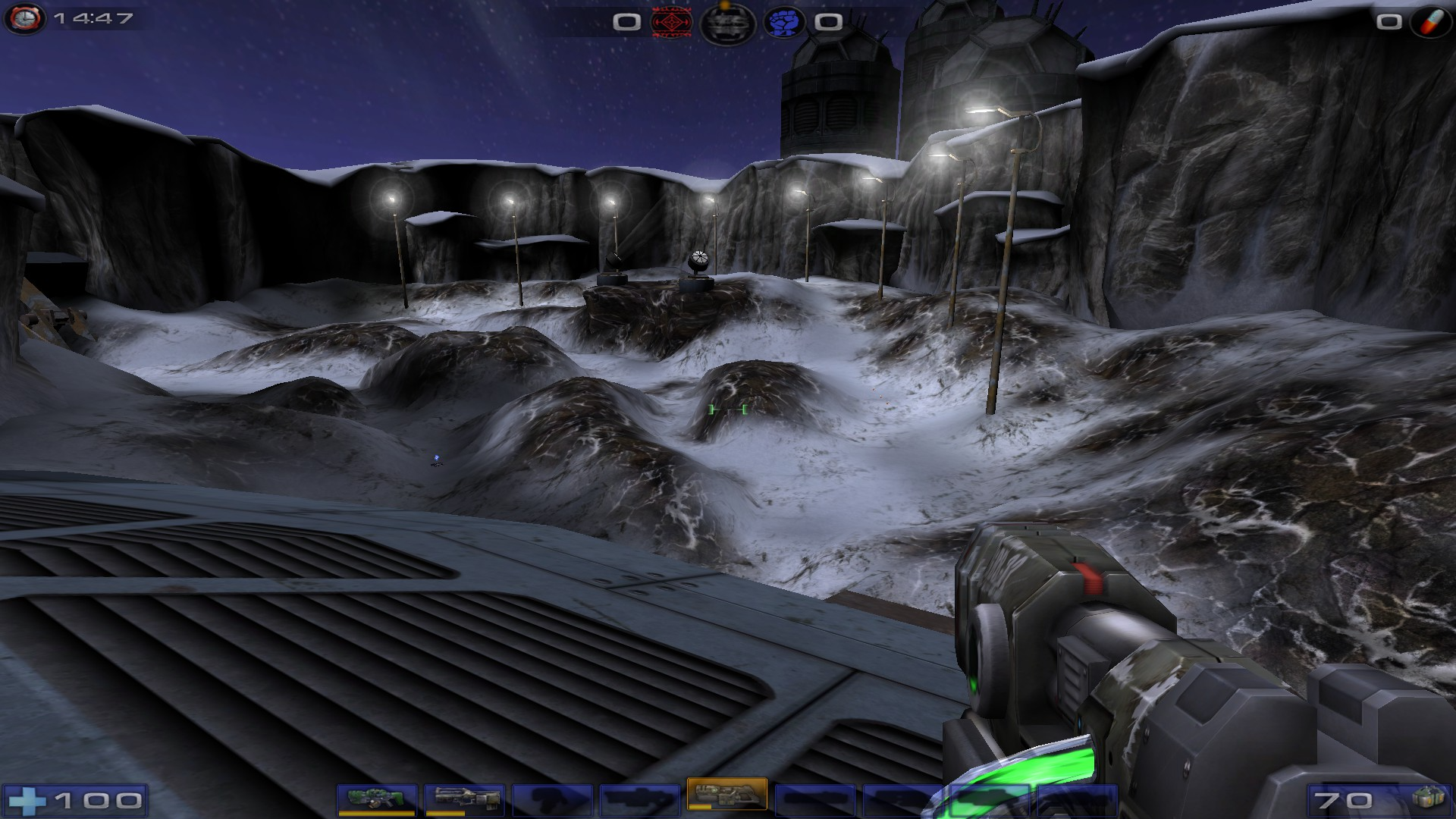Click the adrenaline pill icon
Image resolution: width=1456 pixels, height=819 pixels.
click(1429, 21)
